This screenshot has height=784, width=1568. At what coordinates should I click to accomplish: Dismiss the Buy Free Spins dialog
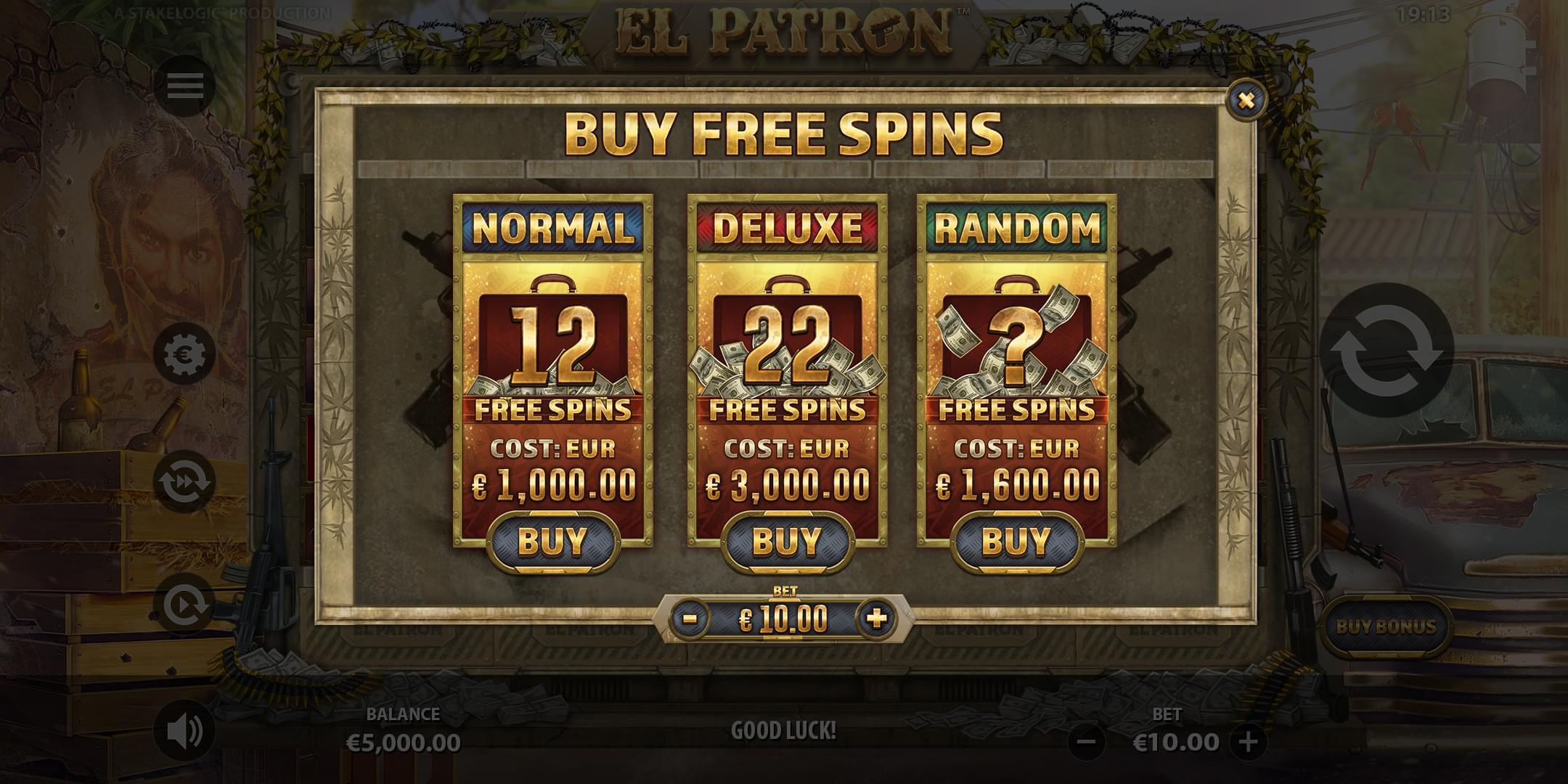(1246, 100)
